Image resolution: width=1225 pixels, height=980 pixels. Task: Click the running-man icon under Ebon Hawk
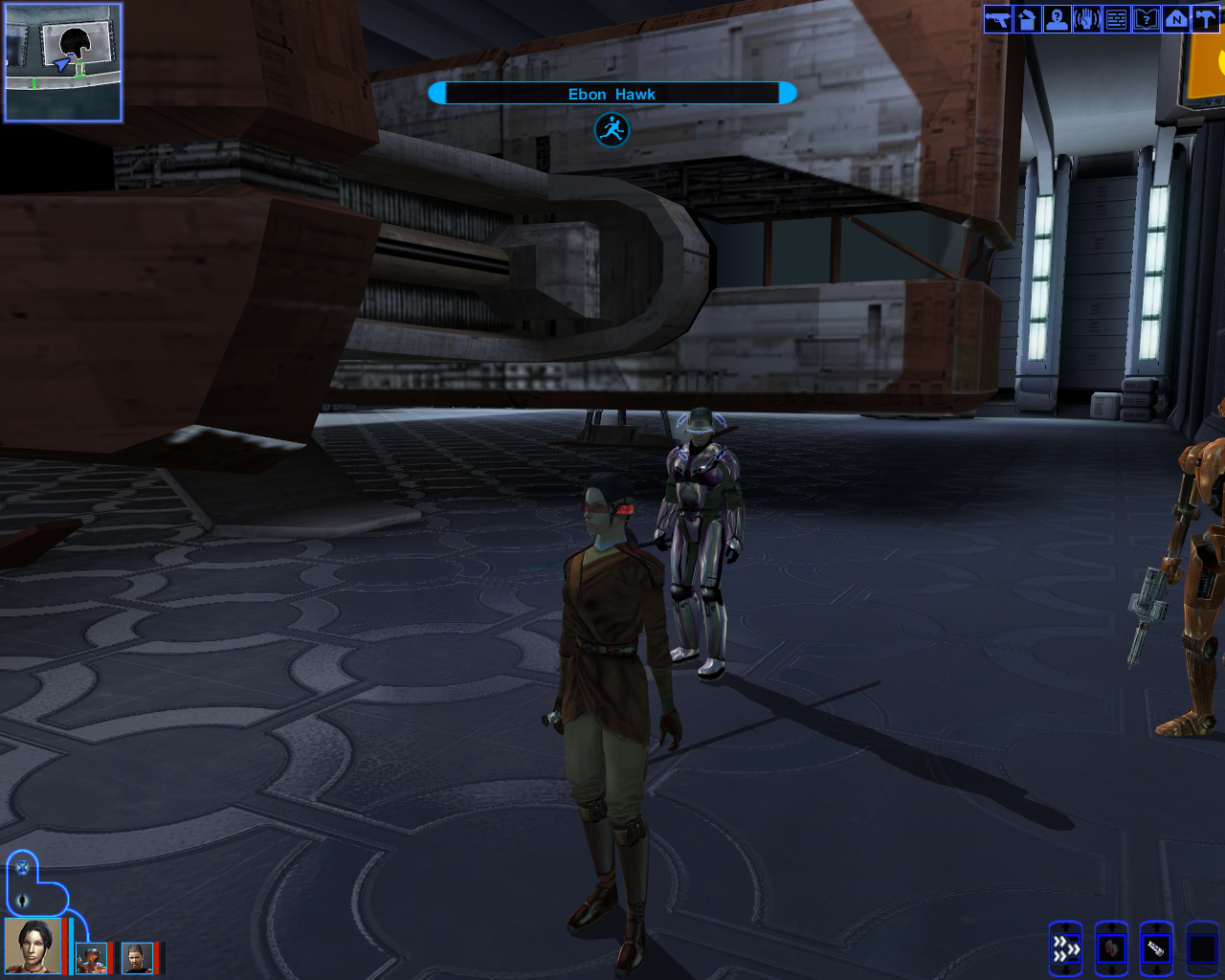coord(612,129)
